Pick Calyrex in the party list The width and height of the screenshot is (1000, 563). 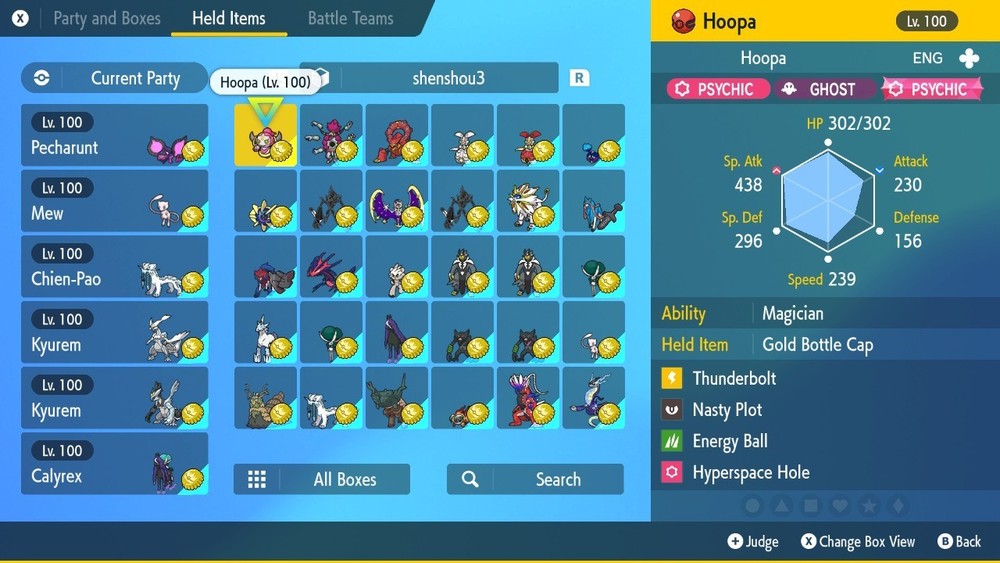(115, 464)
